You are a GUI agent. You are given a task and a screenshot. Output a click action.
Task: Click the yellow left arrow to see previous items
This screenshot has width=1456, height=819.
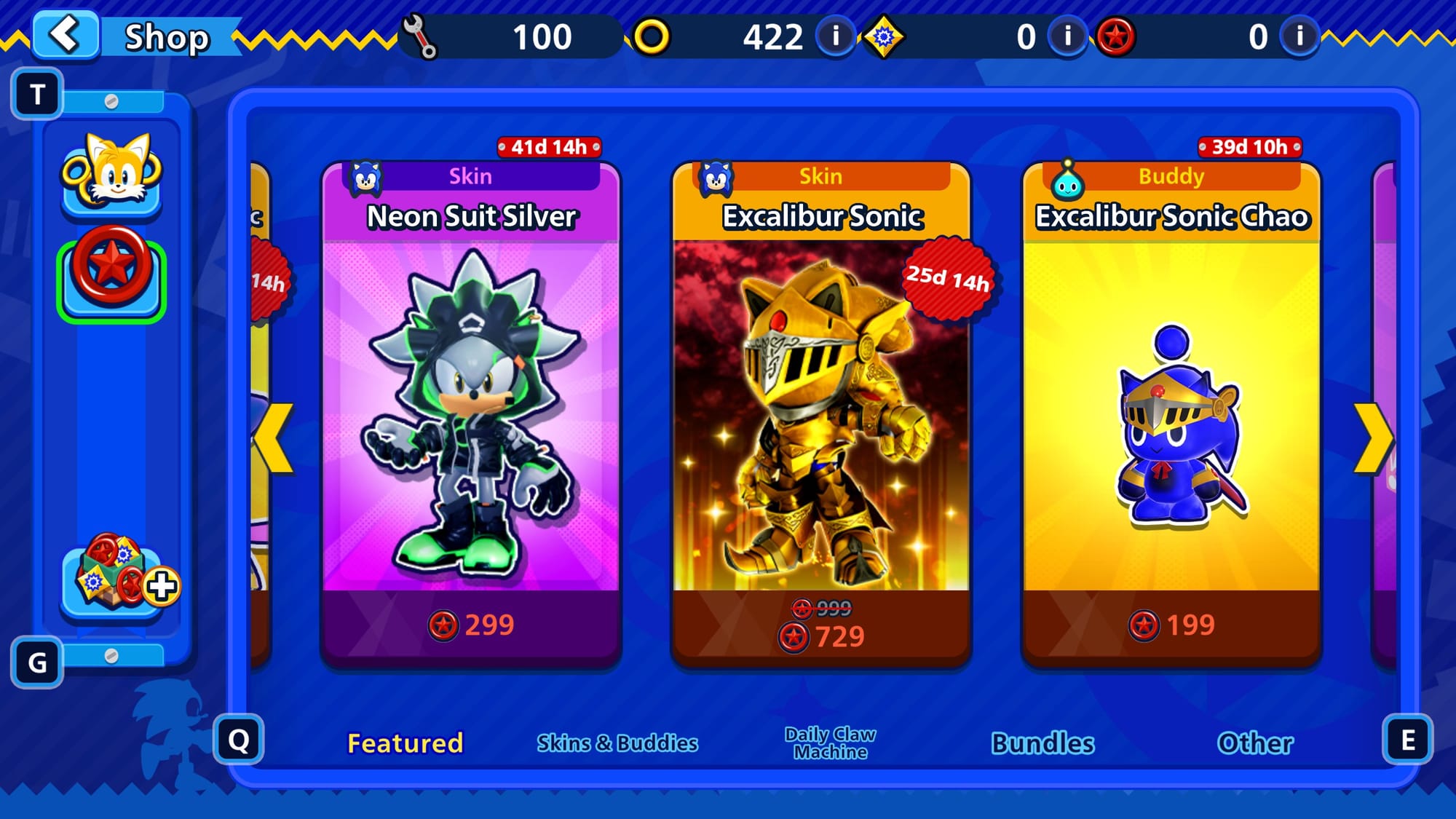275,438
